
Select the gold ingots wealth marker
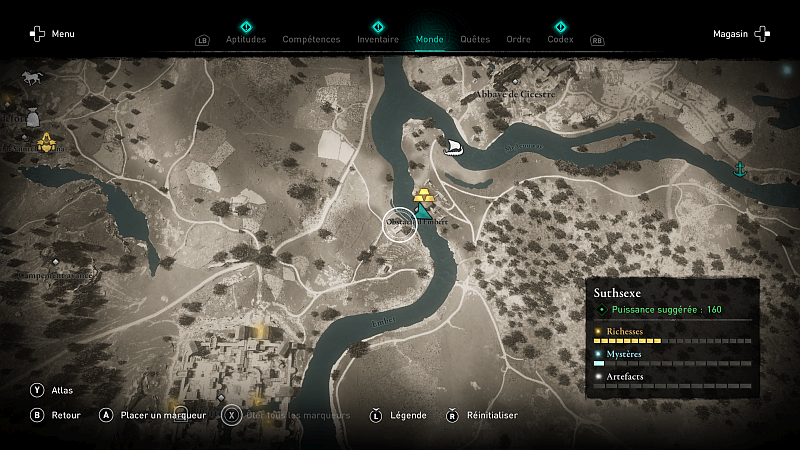point(424,194)
